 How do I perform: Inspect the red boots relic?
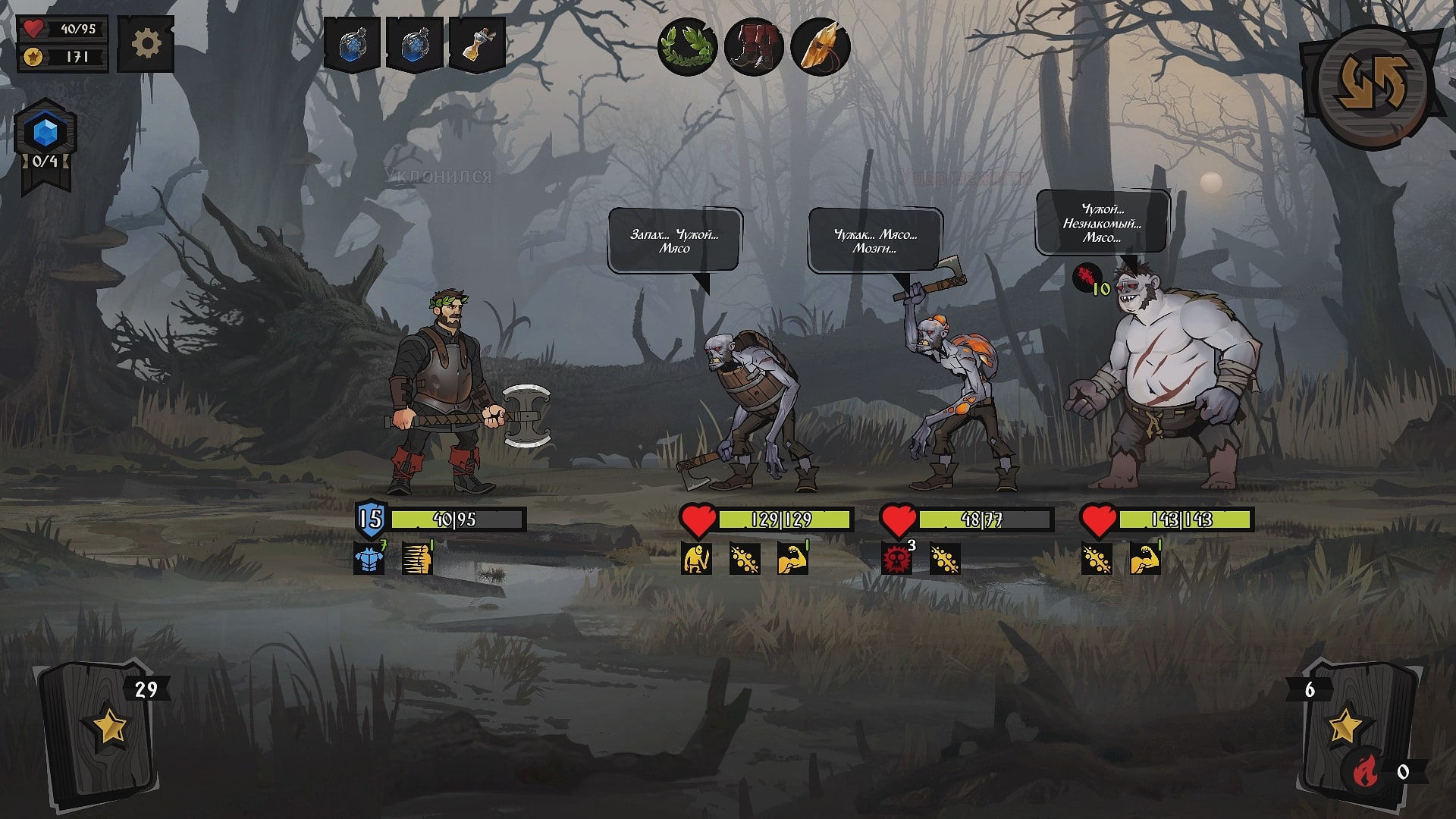753,47
